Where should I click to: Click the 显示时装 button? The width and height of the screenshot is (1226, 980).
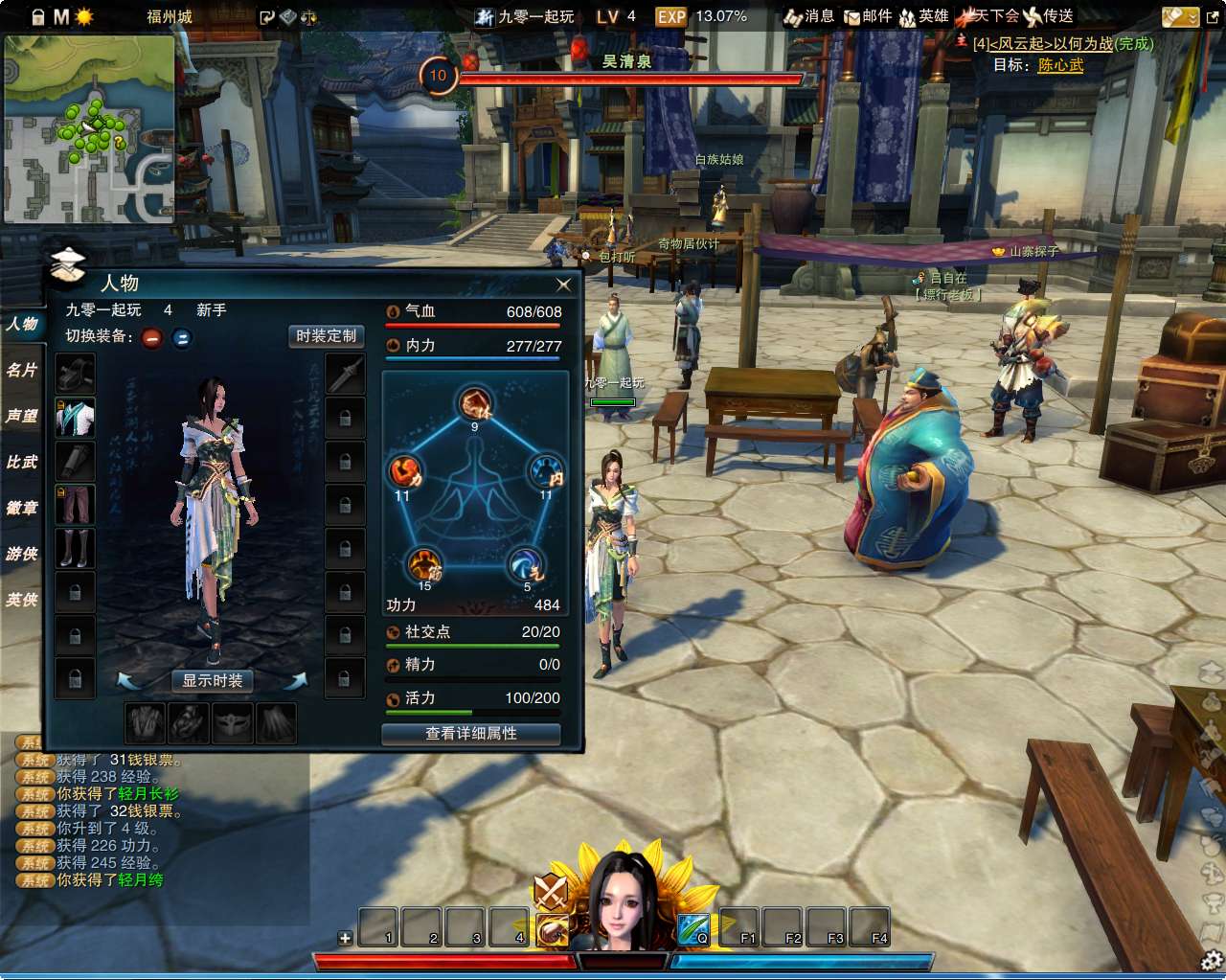coord(213,680)
